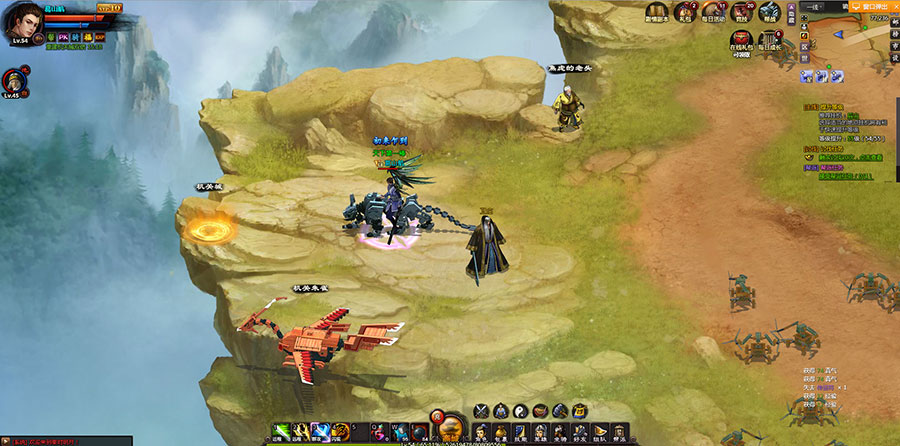Open the 每日成长 daily growth icon
900x446 pixels.
(x=770, y=40)
